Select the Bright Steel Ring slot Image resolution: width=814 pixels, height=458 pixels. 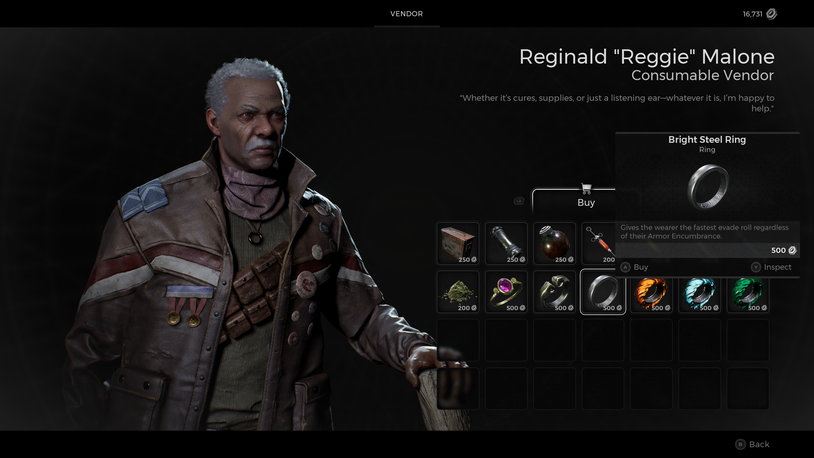pos(603,292)
